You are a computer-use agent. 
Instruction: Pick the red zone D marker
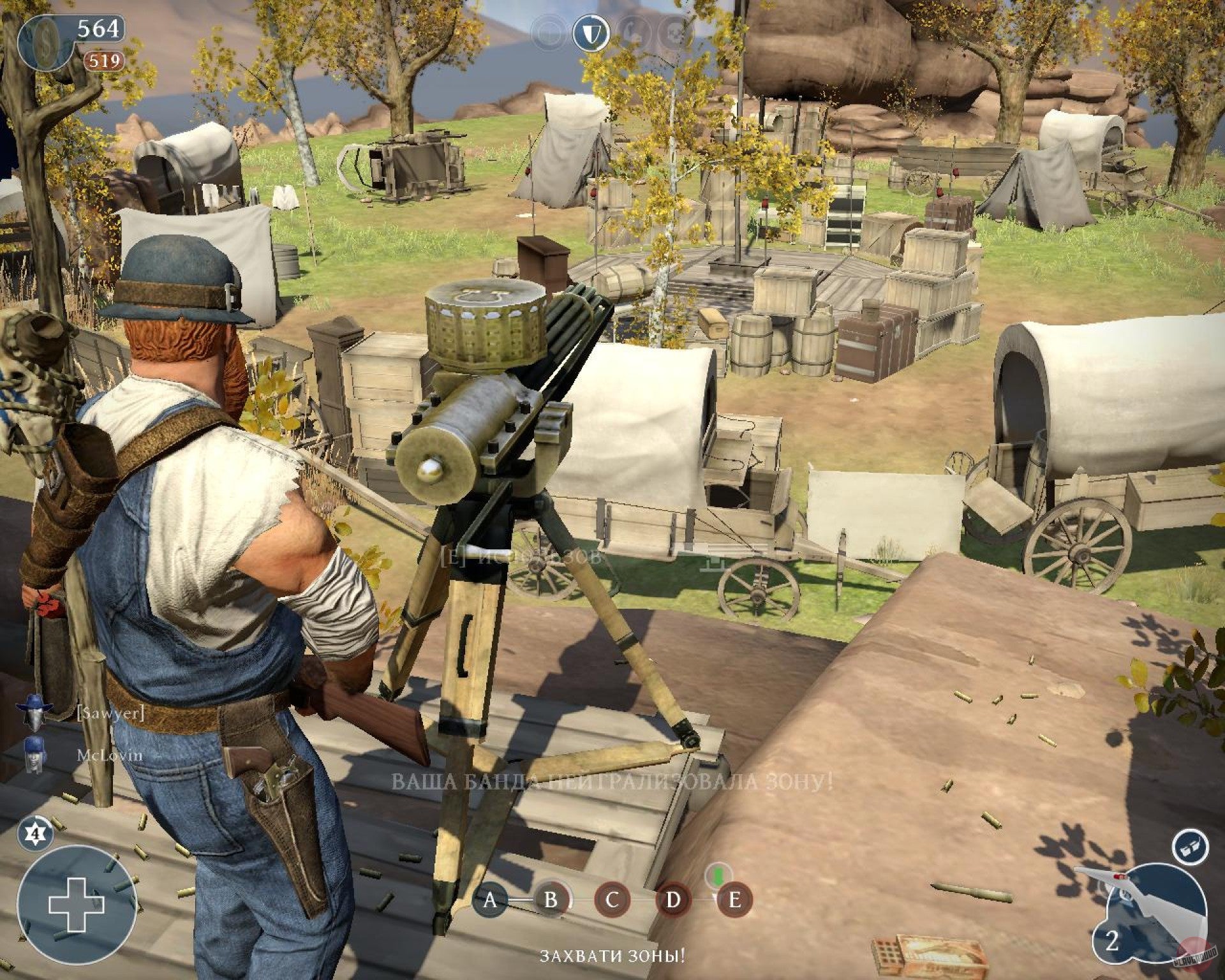(x=673, y=900)
